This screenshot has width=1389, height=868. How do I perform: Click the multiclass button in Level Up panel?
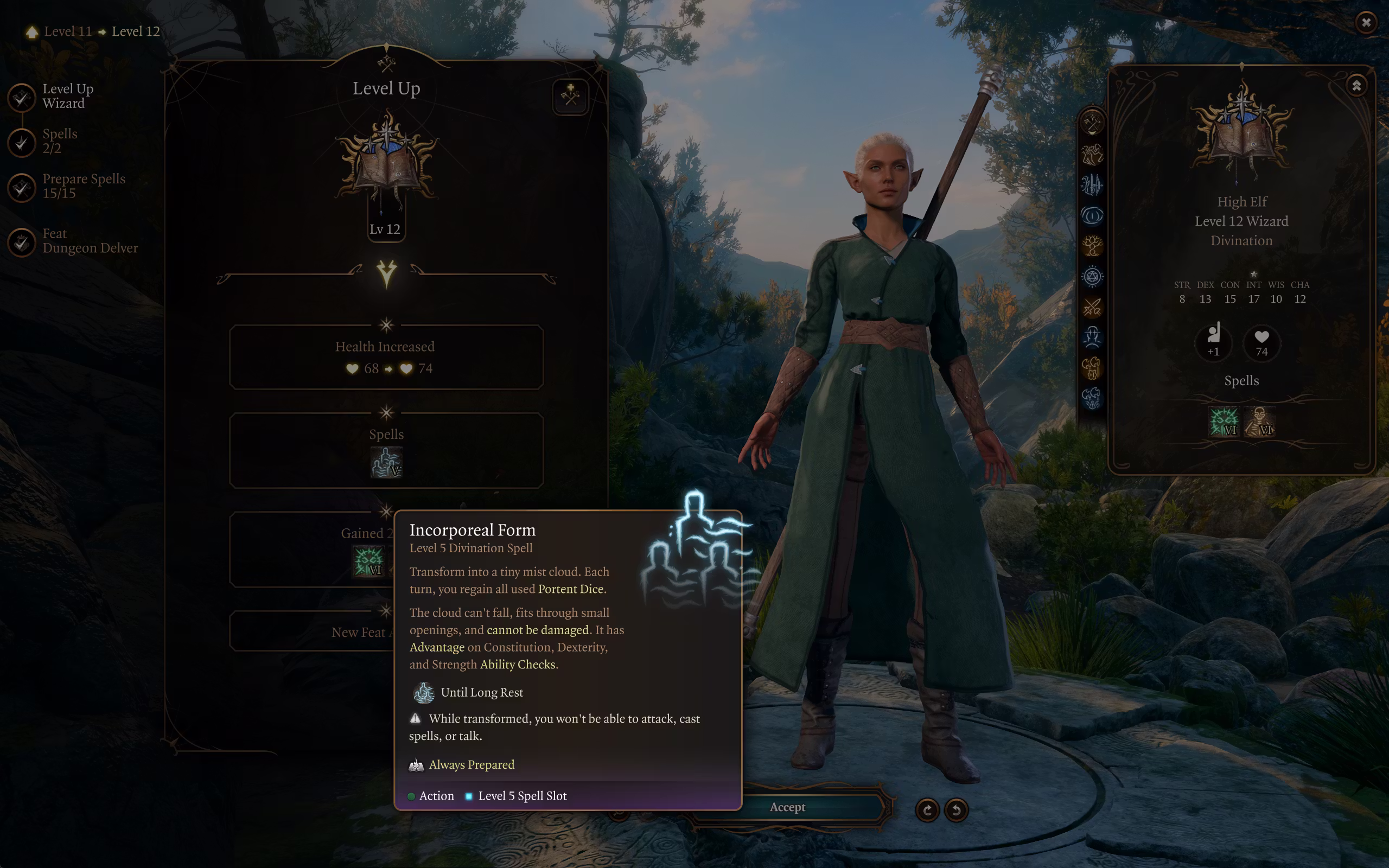click(570, 96)
